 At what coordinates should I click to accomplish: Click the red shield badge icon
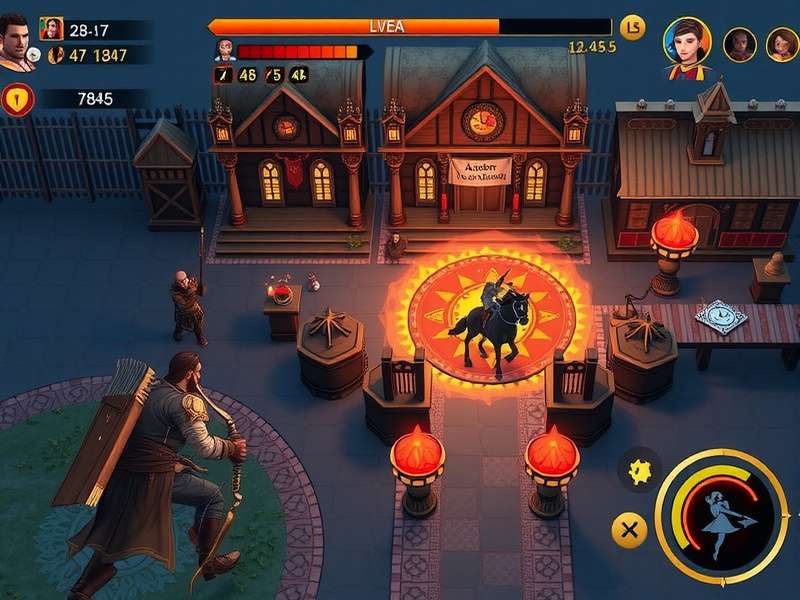click(18, 98)
